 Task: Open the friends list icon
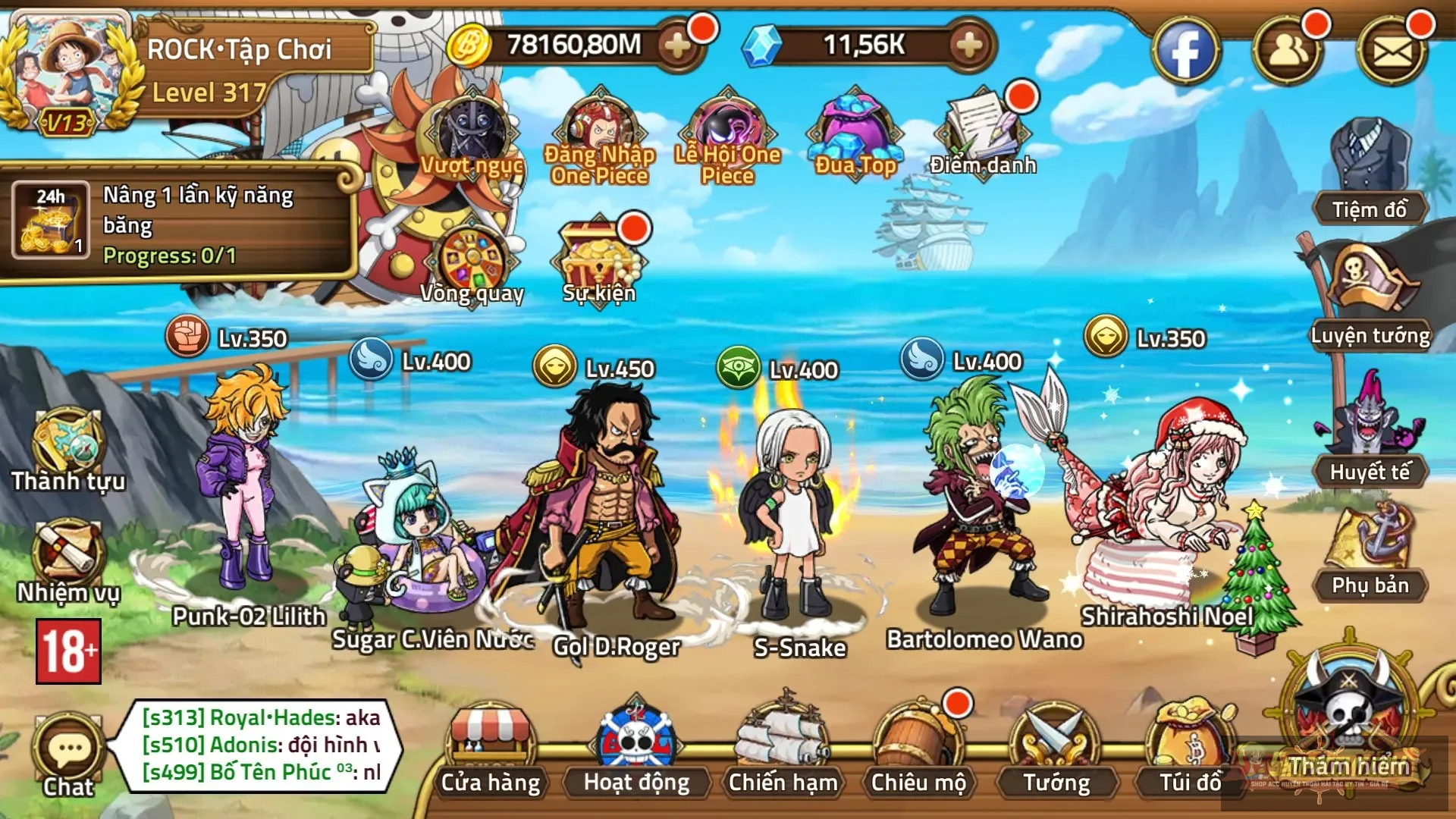pyautogui.click(x=1288, y=51)
